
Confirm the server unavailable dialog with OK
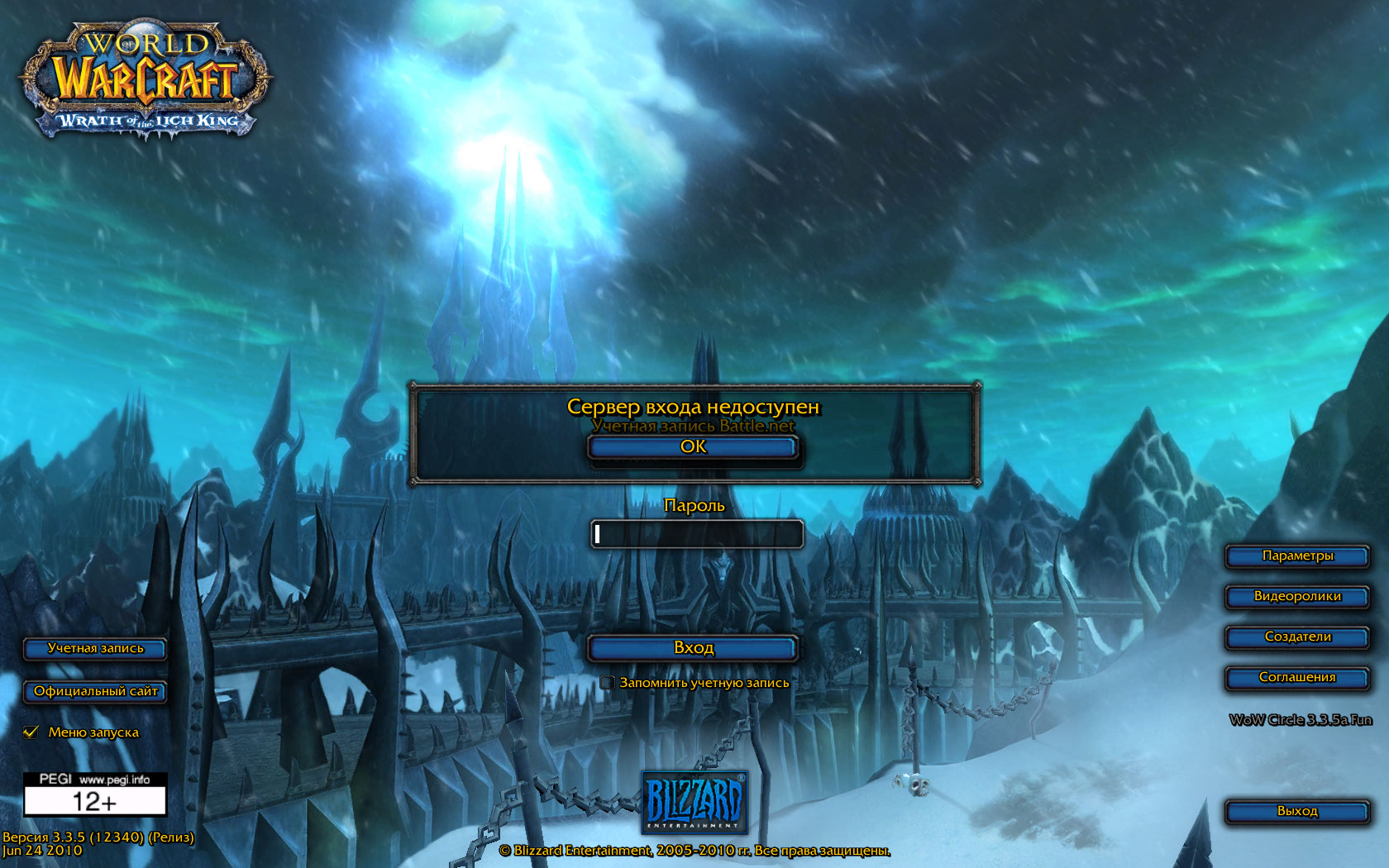tap(693, 447)
